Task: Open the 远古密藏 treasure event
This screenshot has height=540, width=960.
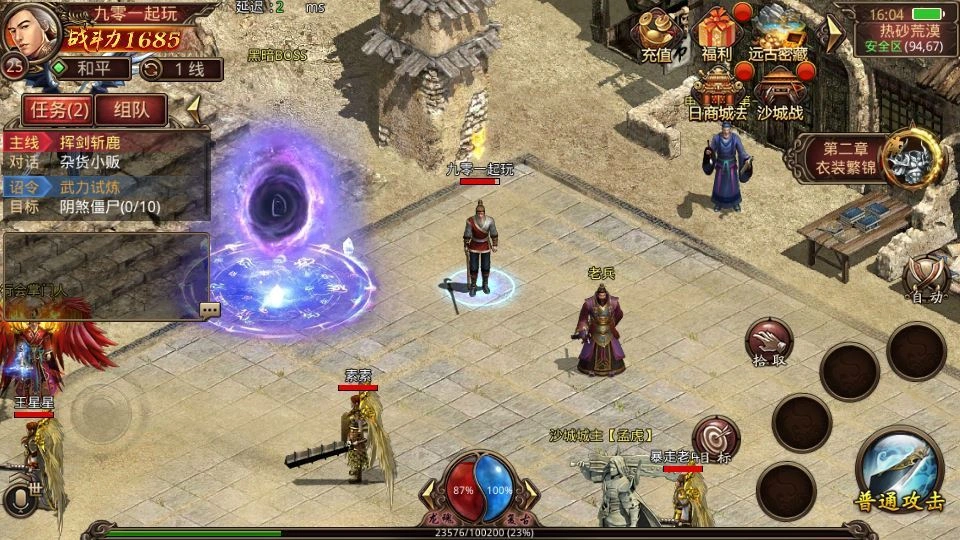Action: click(x=784, y=33)
